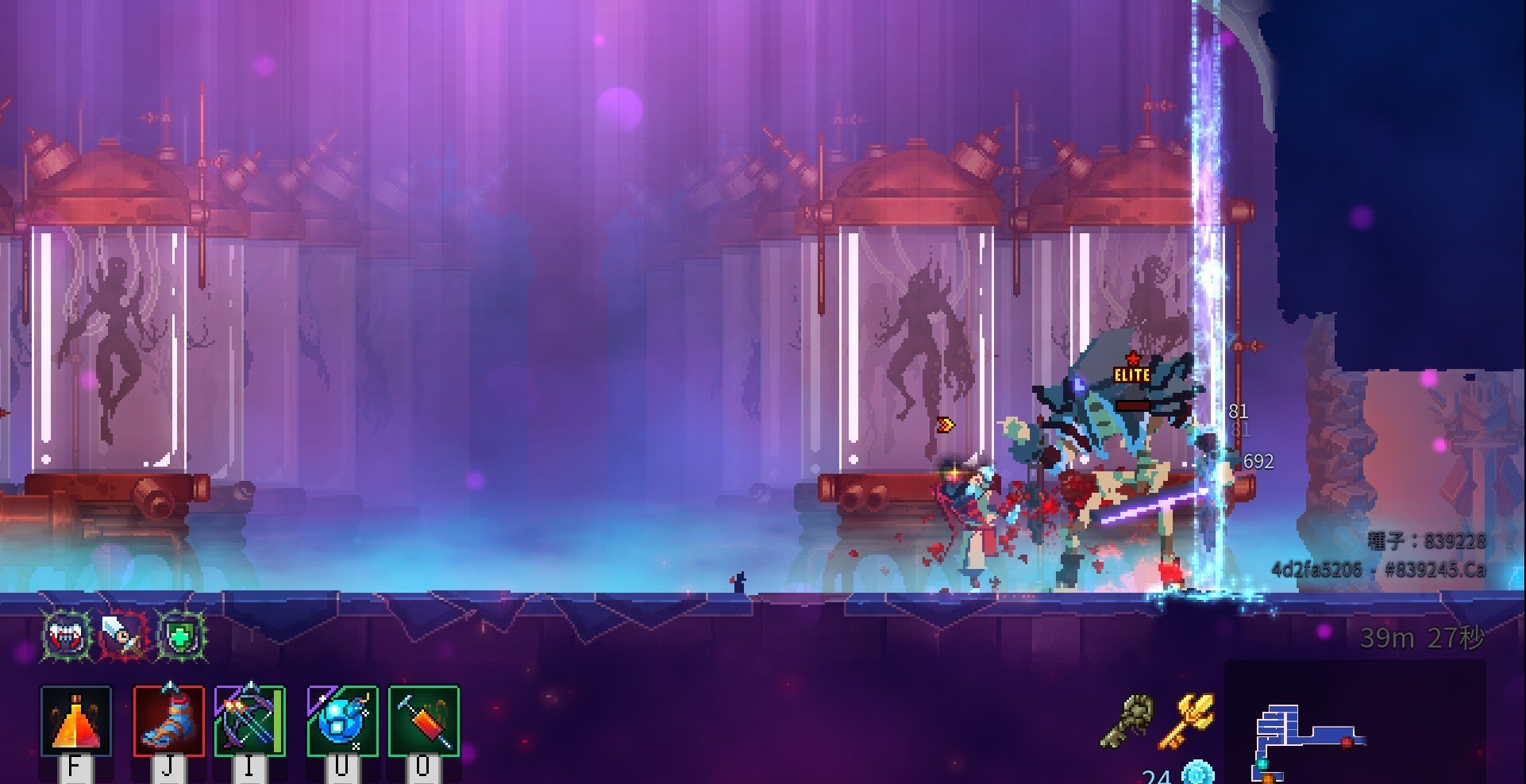Viewport: 1526px width, 784px height.
Task: Activate the red syringe skill slot
Action: tap(424, 721)
